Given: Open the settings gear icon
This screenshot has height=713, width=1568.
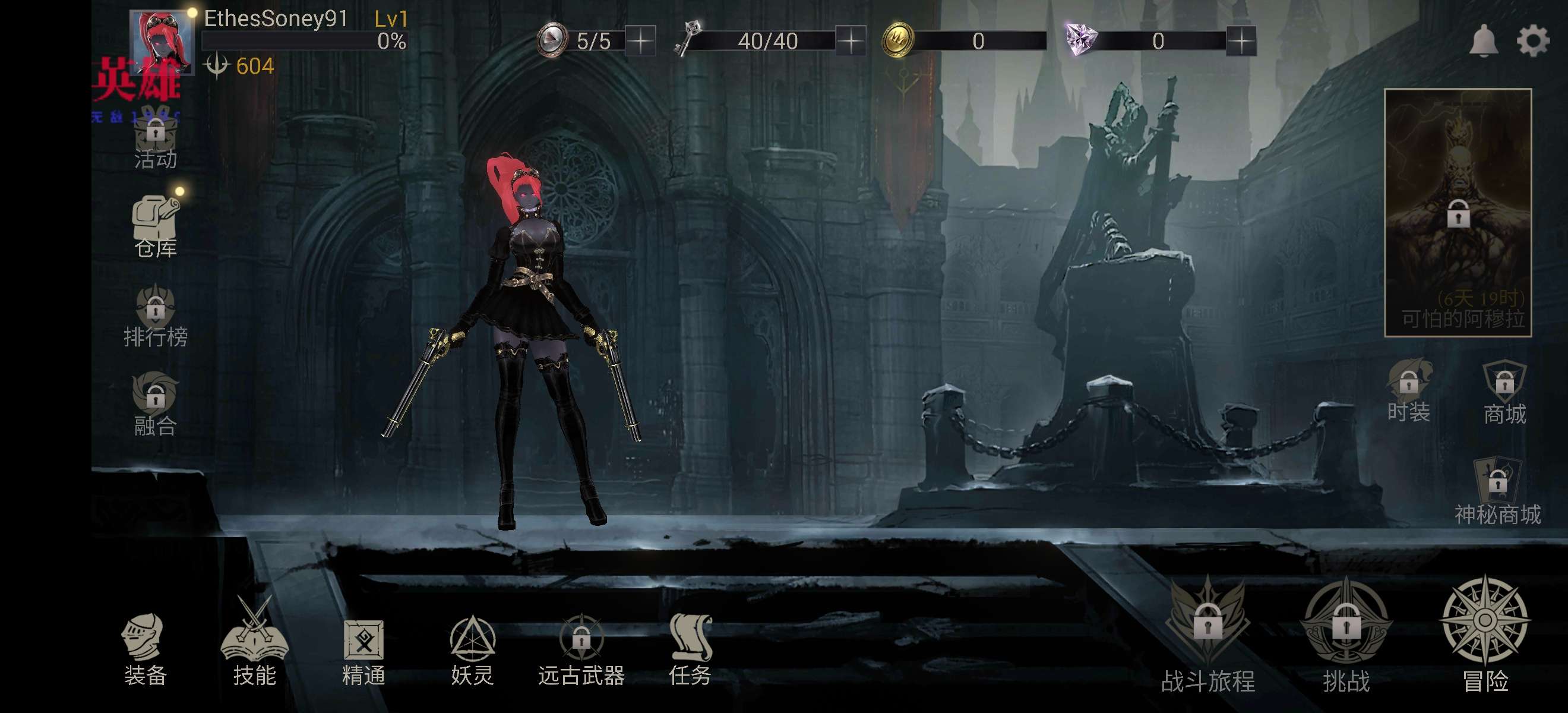Looking at the screenshot, I should click(x=1532, y=42).
